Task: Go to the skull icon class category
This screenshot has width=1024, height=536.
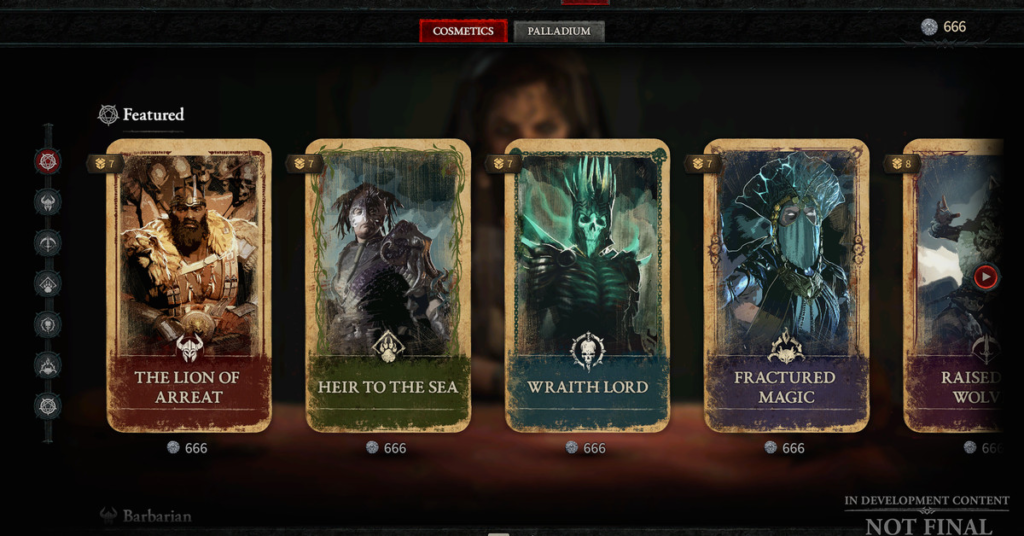Action: pos(47,324)
